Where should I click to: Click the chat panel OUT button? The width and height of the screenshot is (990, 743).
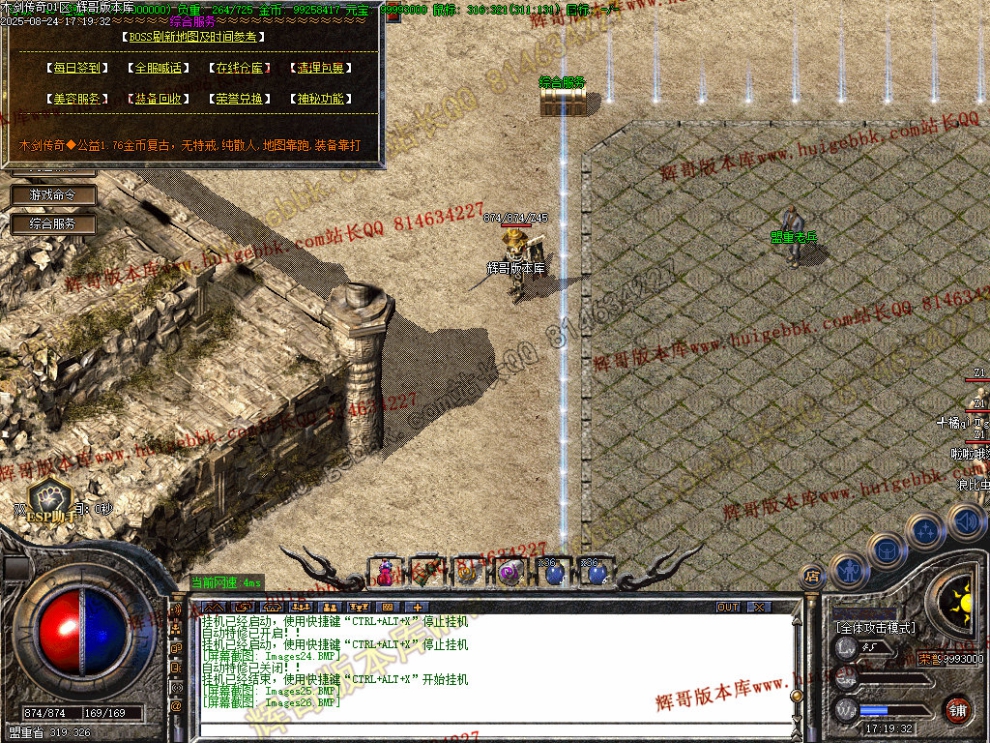[x=728, y=607]
